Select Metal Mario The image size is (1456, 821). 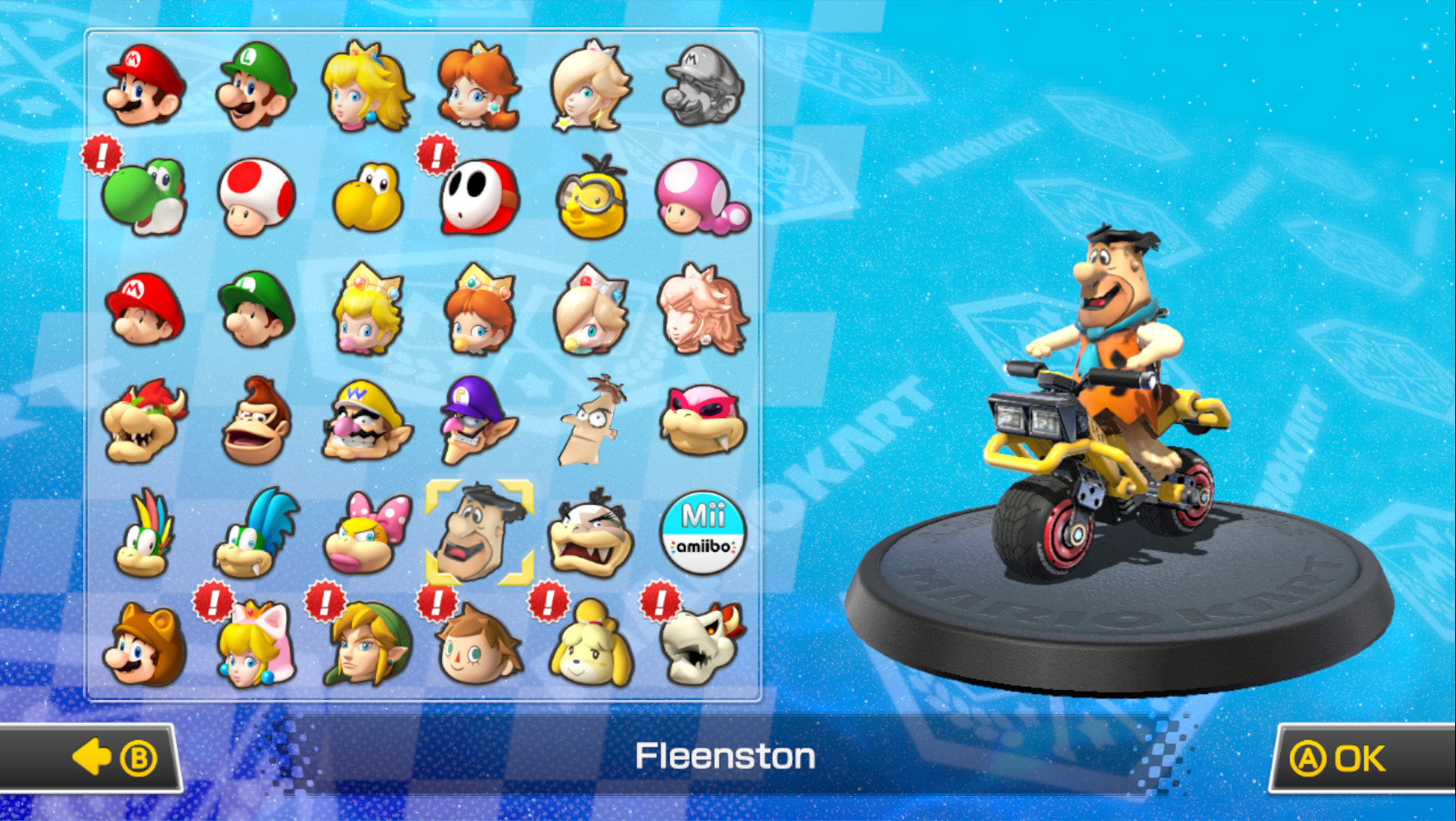(x=704, y=88)
